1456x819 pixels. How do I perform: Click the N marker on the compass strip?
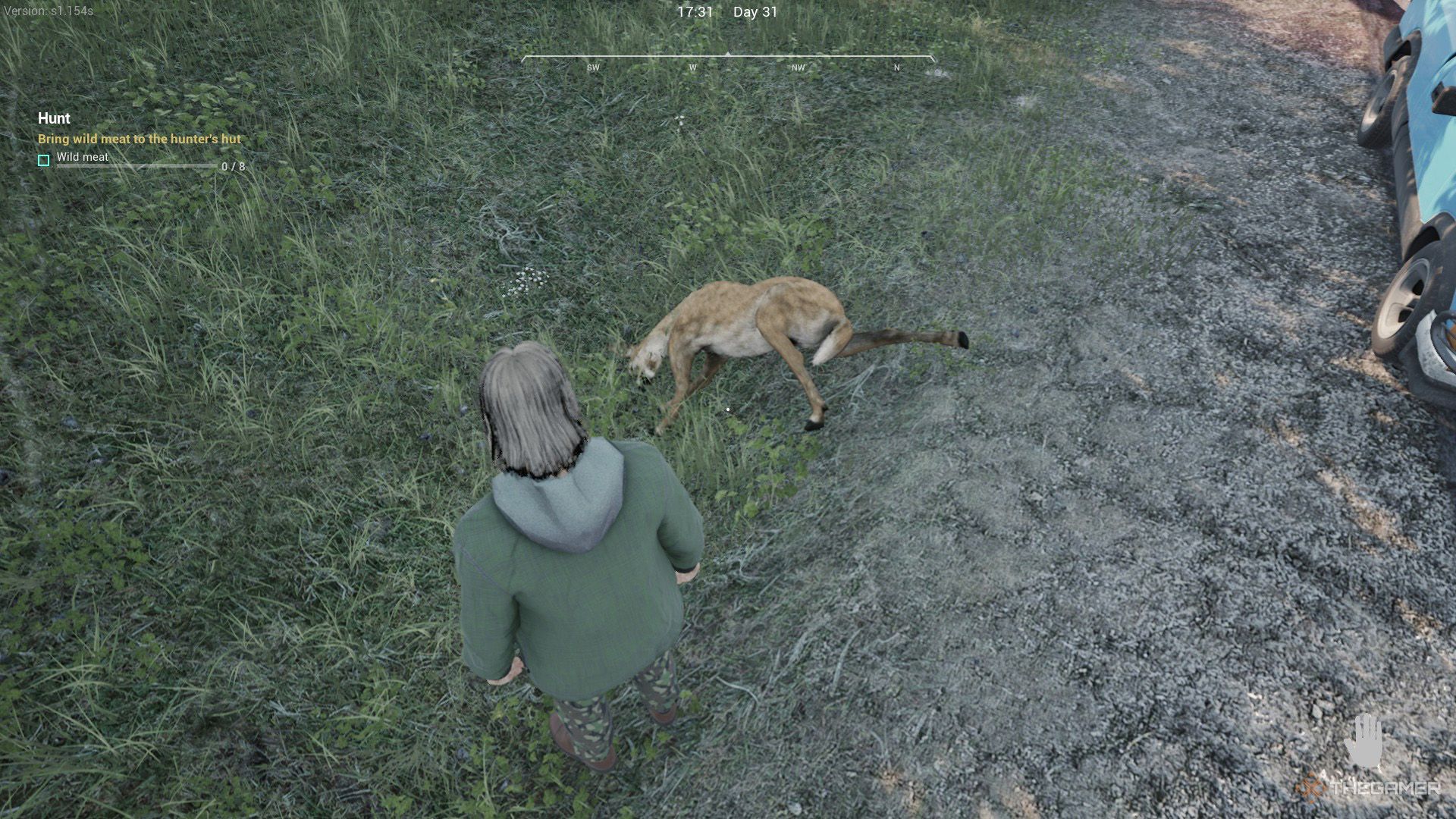(x=896, y=67)
